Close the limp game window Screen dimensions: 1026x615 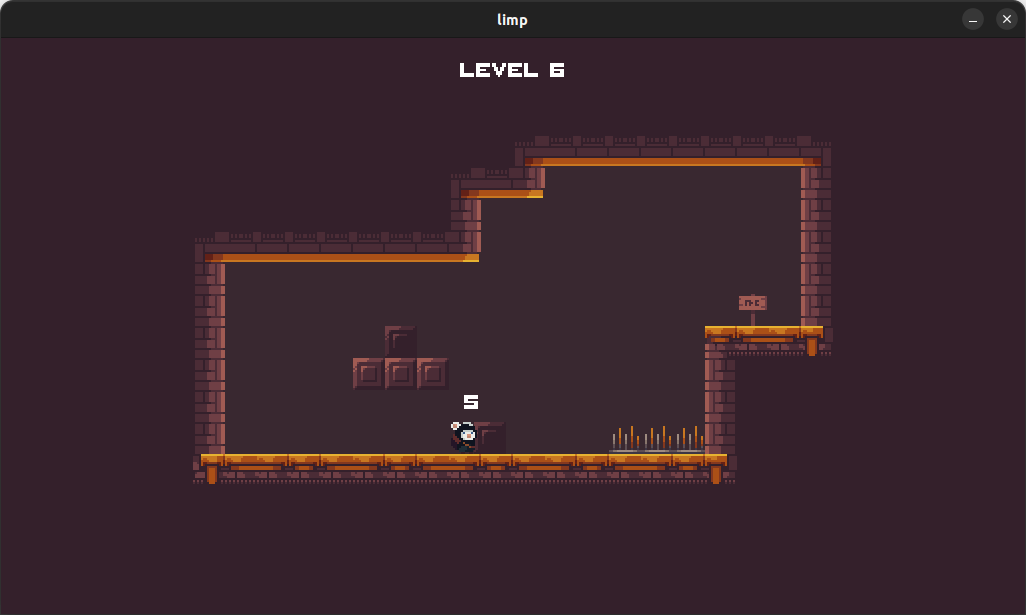[x=1006, y=20]
